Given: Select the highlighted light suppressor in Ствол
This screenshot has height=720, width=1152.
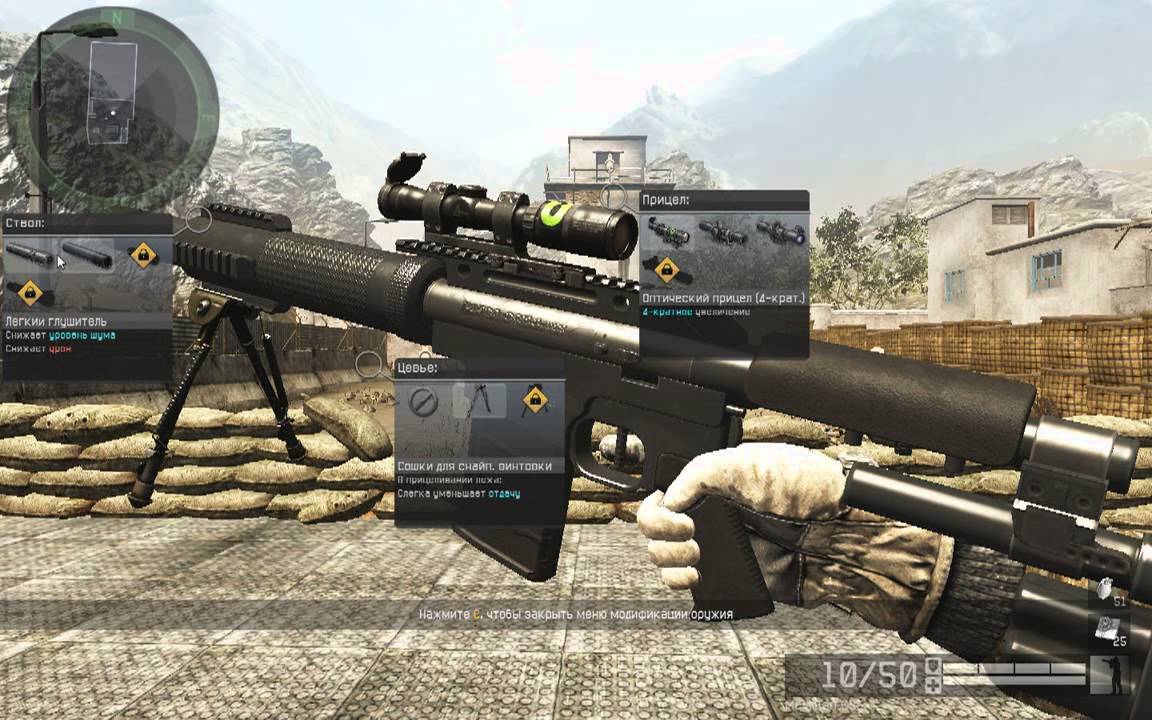Looking at the screenshot, I should click(x=87, y=255).
